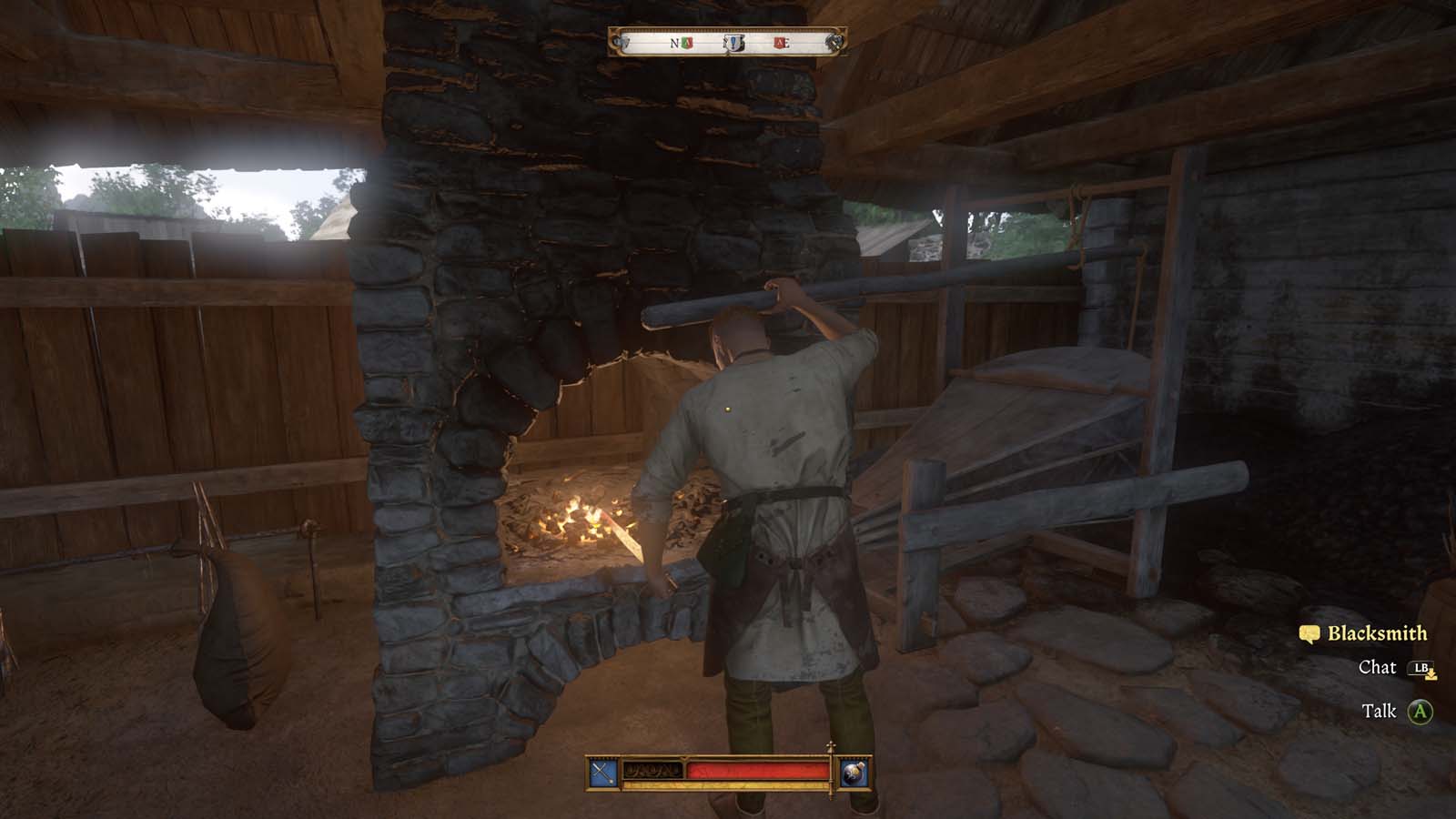Click the red shield marker near the E heading
The height and width of the screenshot is (819, 1456).
pos(780,43)
